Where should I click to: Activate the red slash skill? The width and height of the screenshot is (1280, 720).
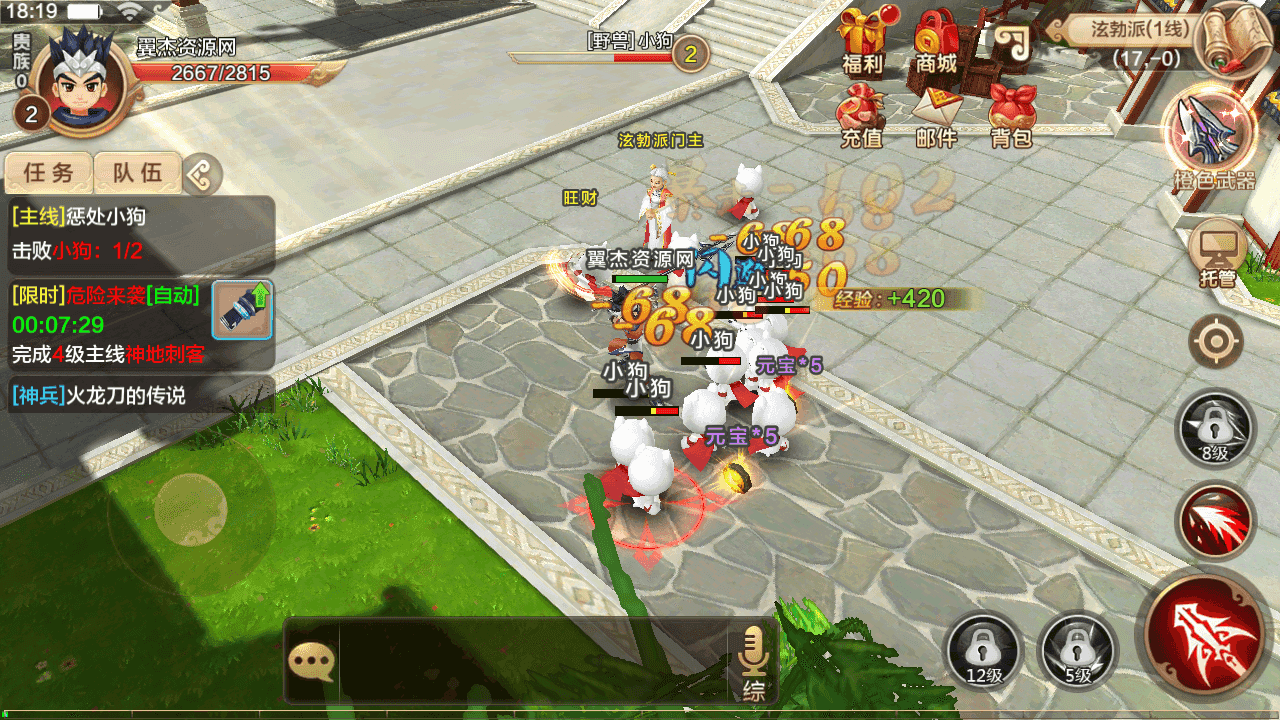pos(1215,522)
